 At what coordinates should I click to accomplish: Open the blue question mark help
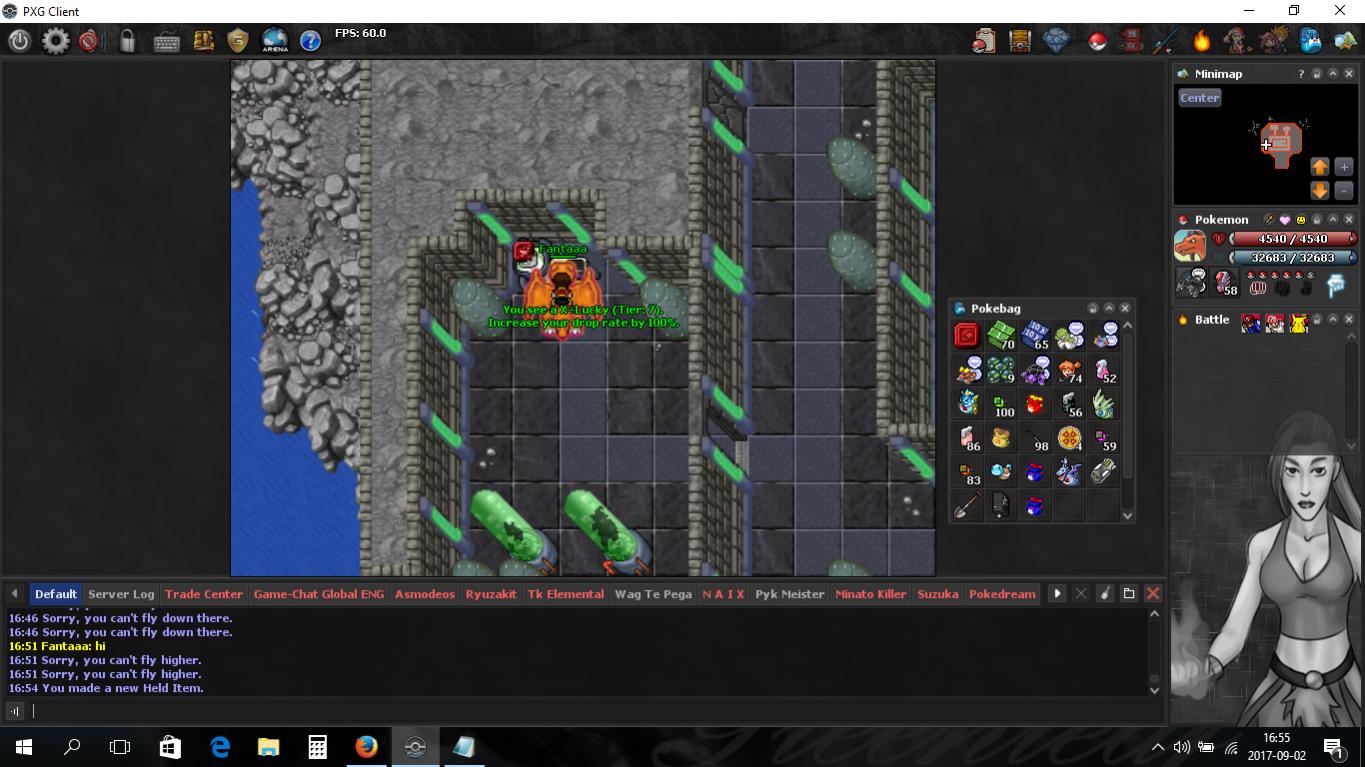[310, 41]
